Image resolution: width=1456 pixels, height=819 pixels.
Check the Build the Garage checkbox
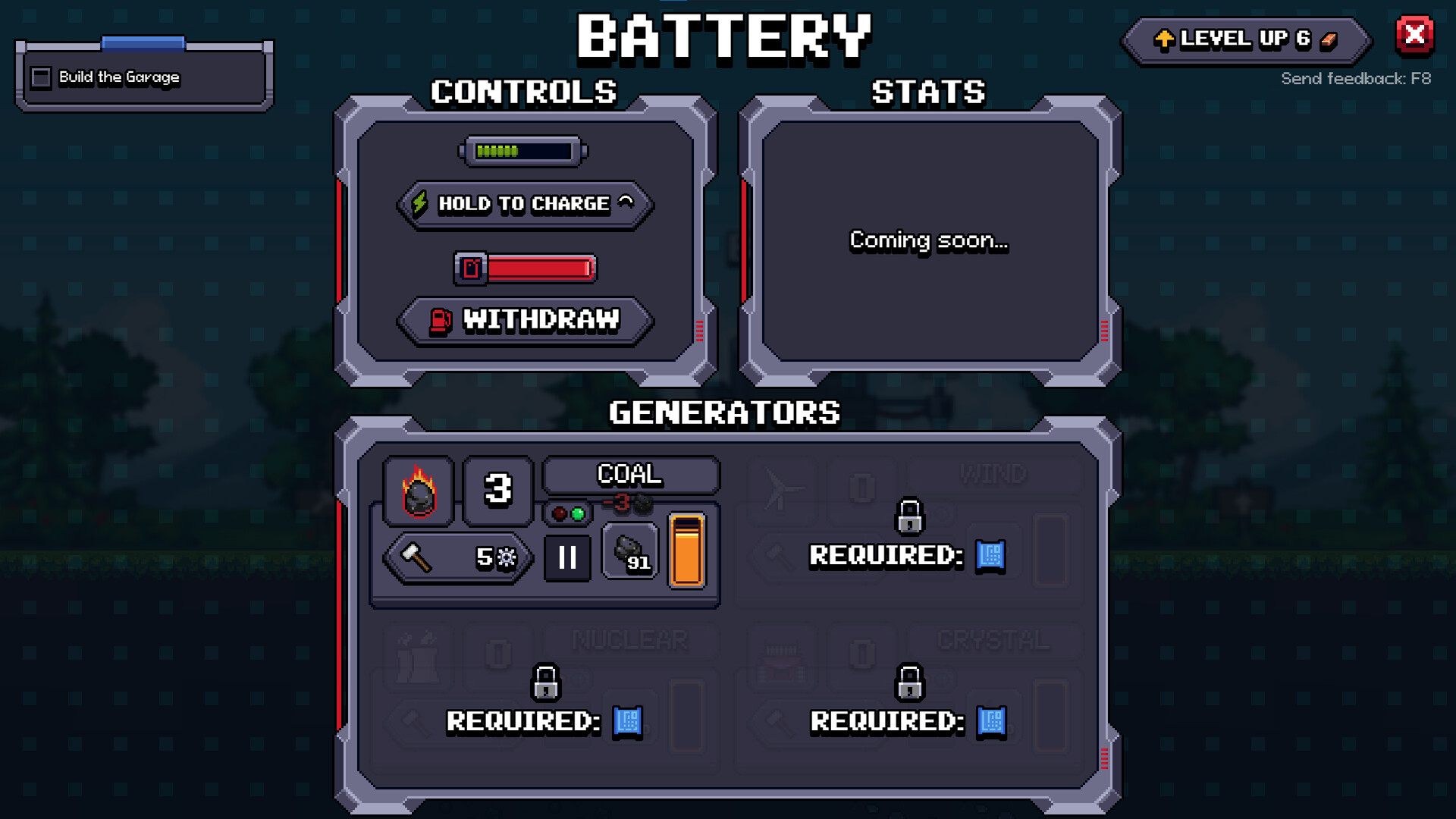tap(40, 76)
